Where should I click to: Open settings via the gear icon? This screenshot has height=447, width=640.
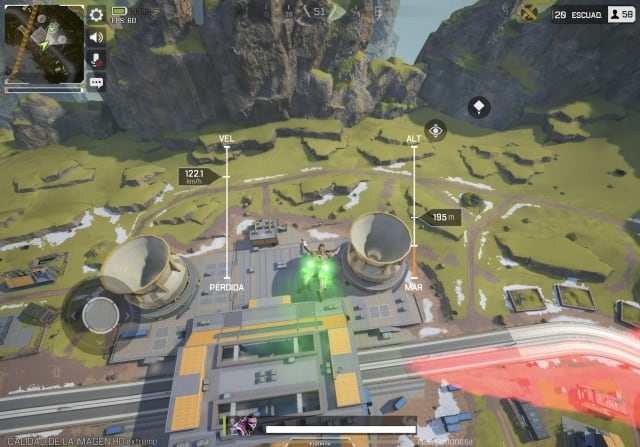tap(96, 14)
